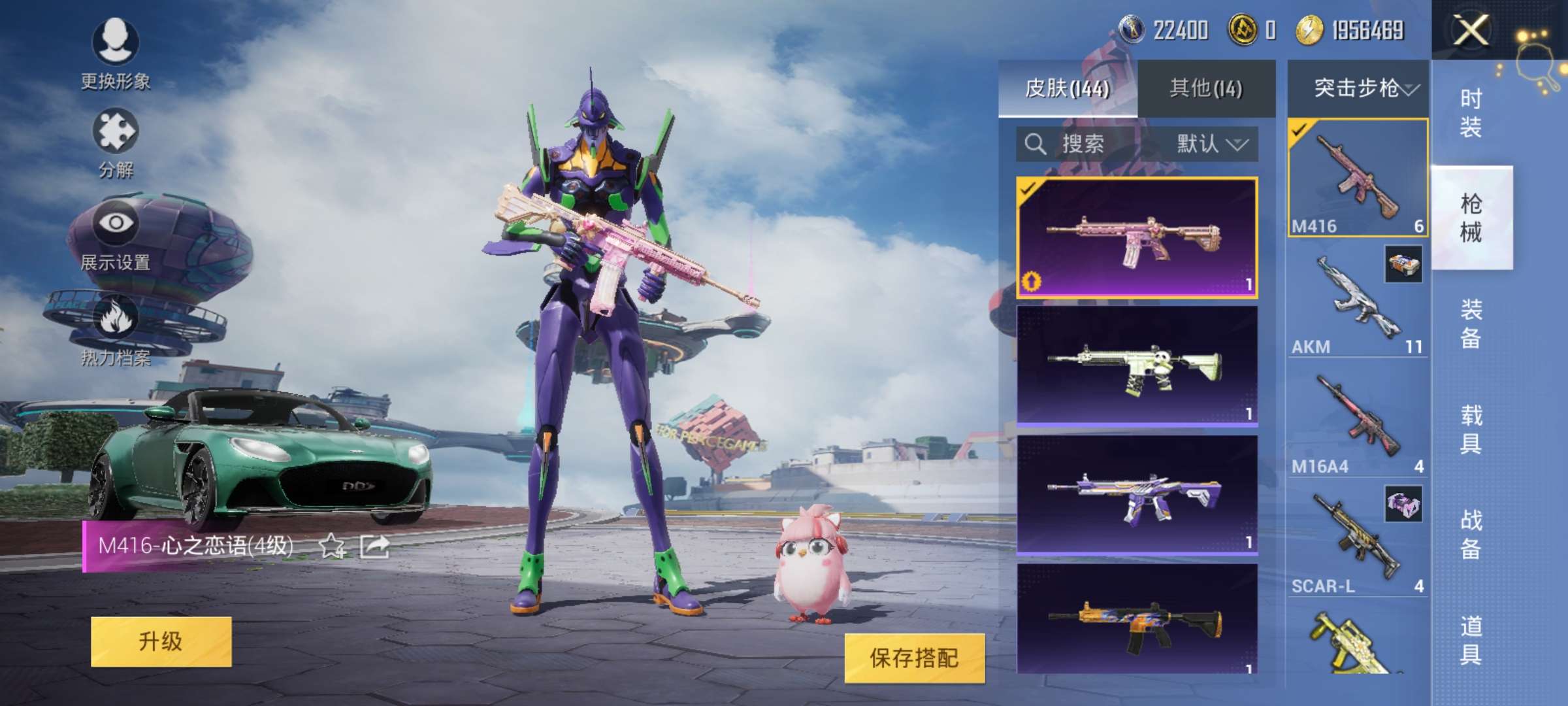
Task: Select the SCAR-L weapon entry
Action: (x=1357, y=541)
